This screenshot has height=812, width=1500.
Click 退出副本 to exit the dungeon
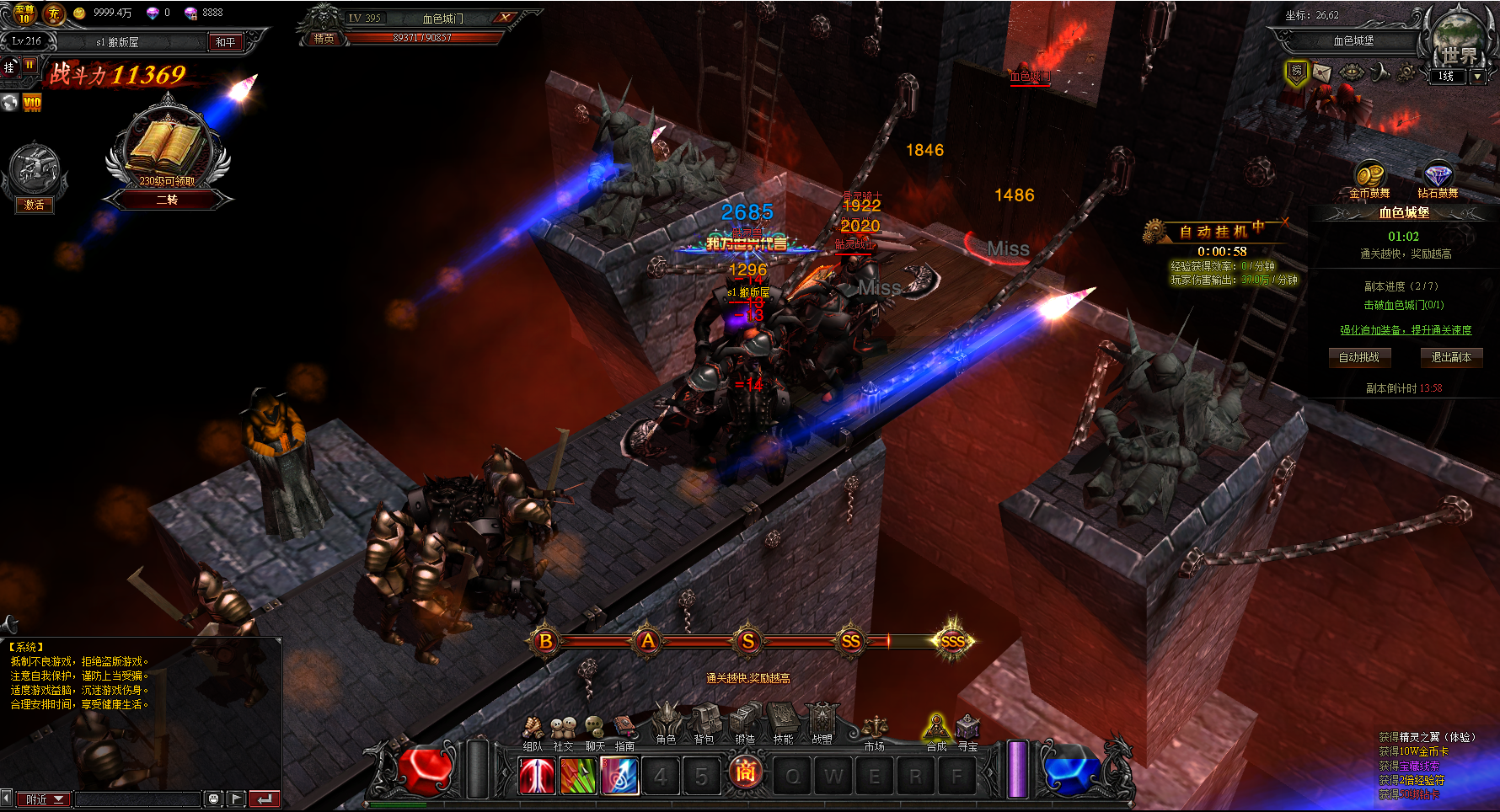[1451, 357]
